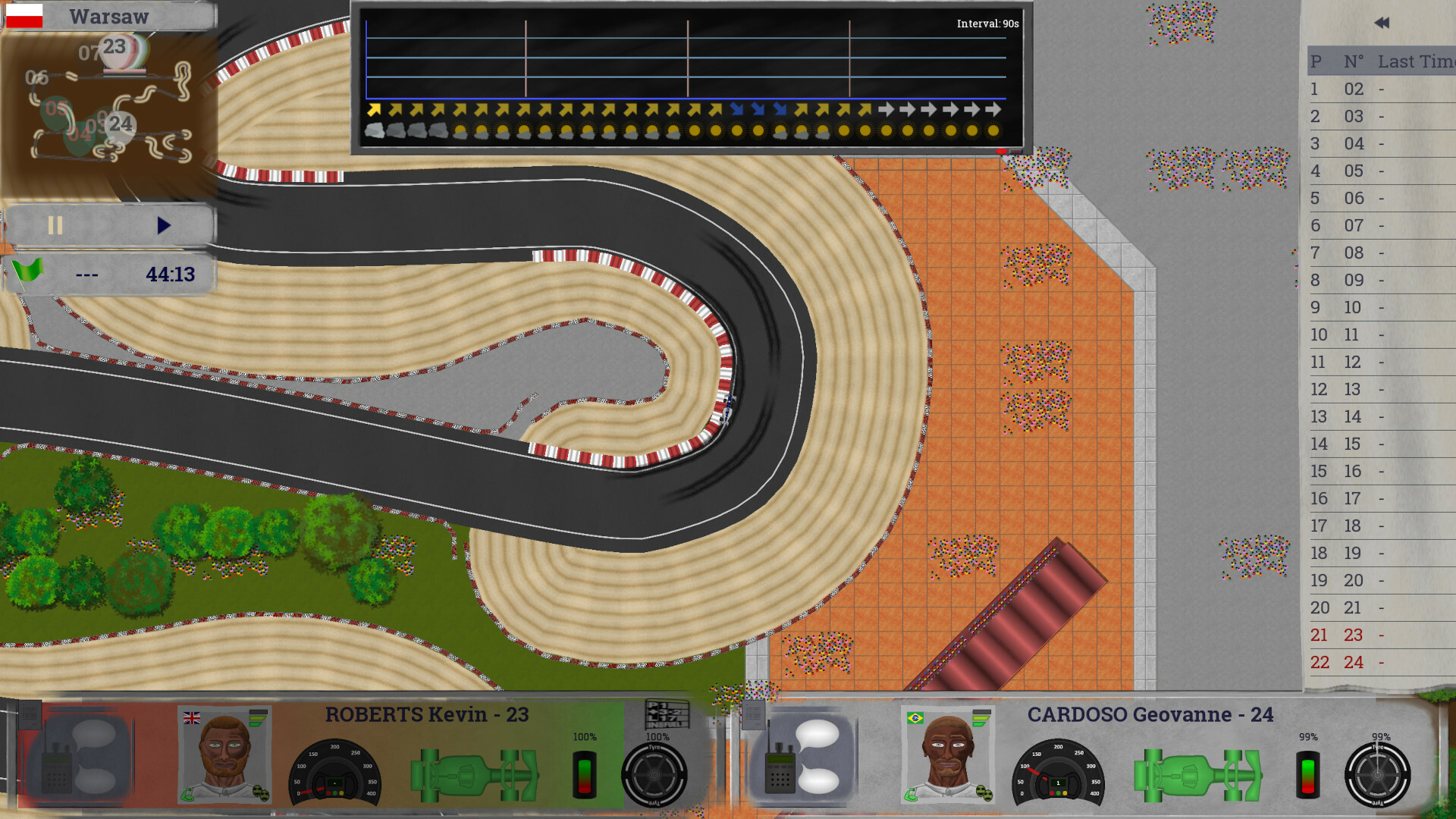Click the ROBERTS Kevin - 23 name bar
The height and width of the screenshot is (819, 1456).
click(x=426, y=714)
